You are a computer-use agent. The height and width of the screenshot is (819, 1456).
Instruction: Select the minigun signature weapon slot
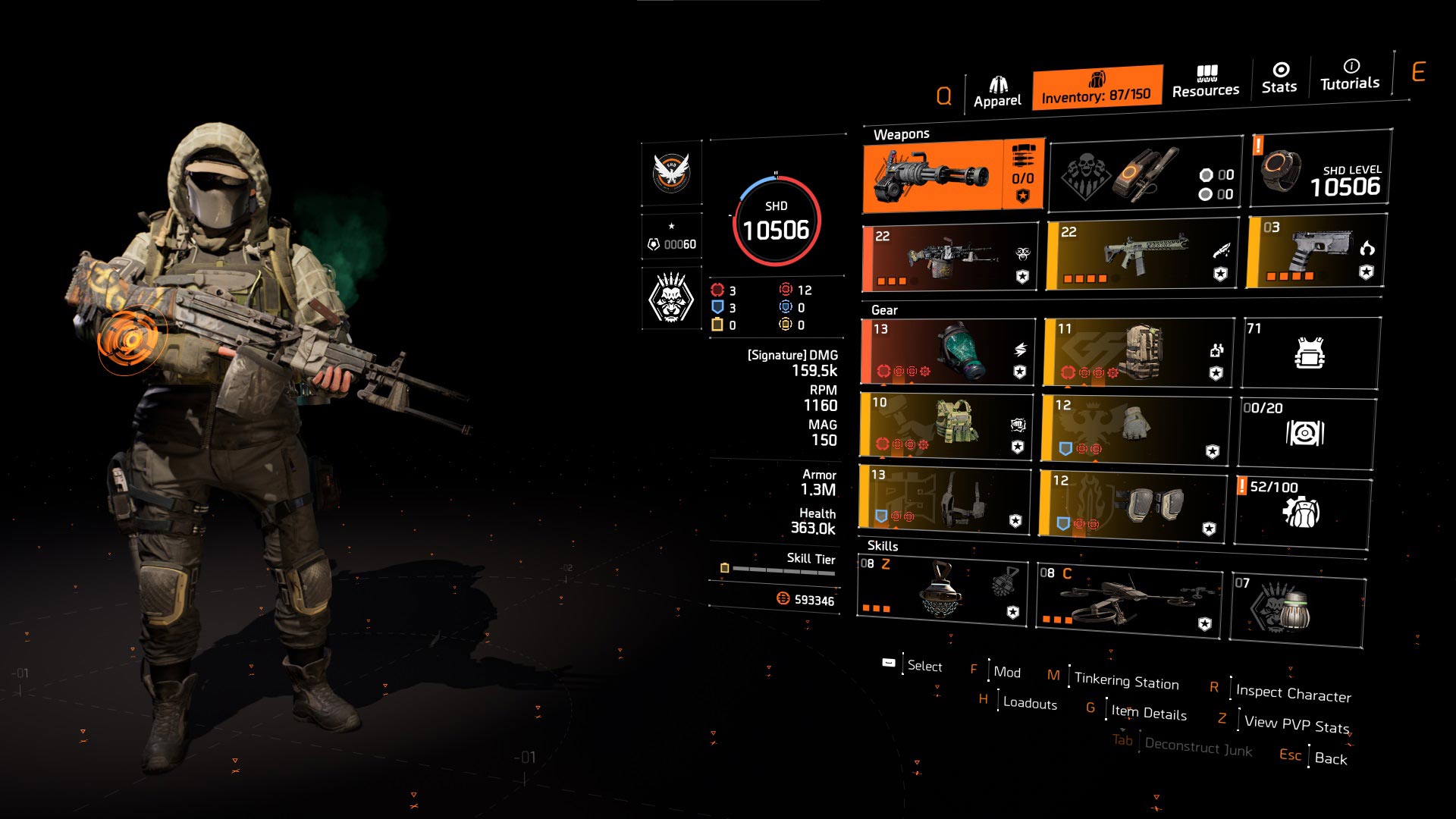pos(953,176)
